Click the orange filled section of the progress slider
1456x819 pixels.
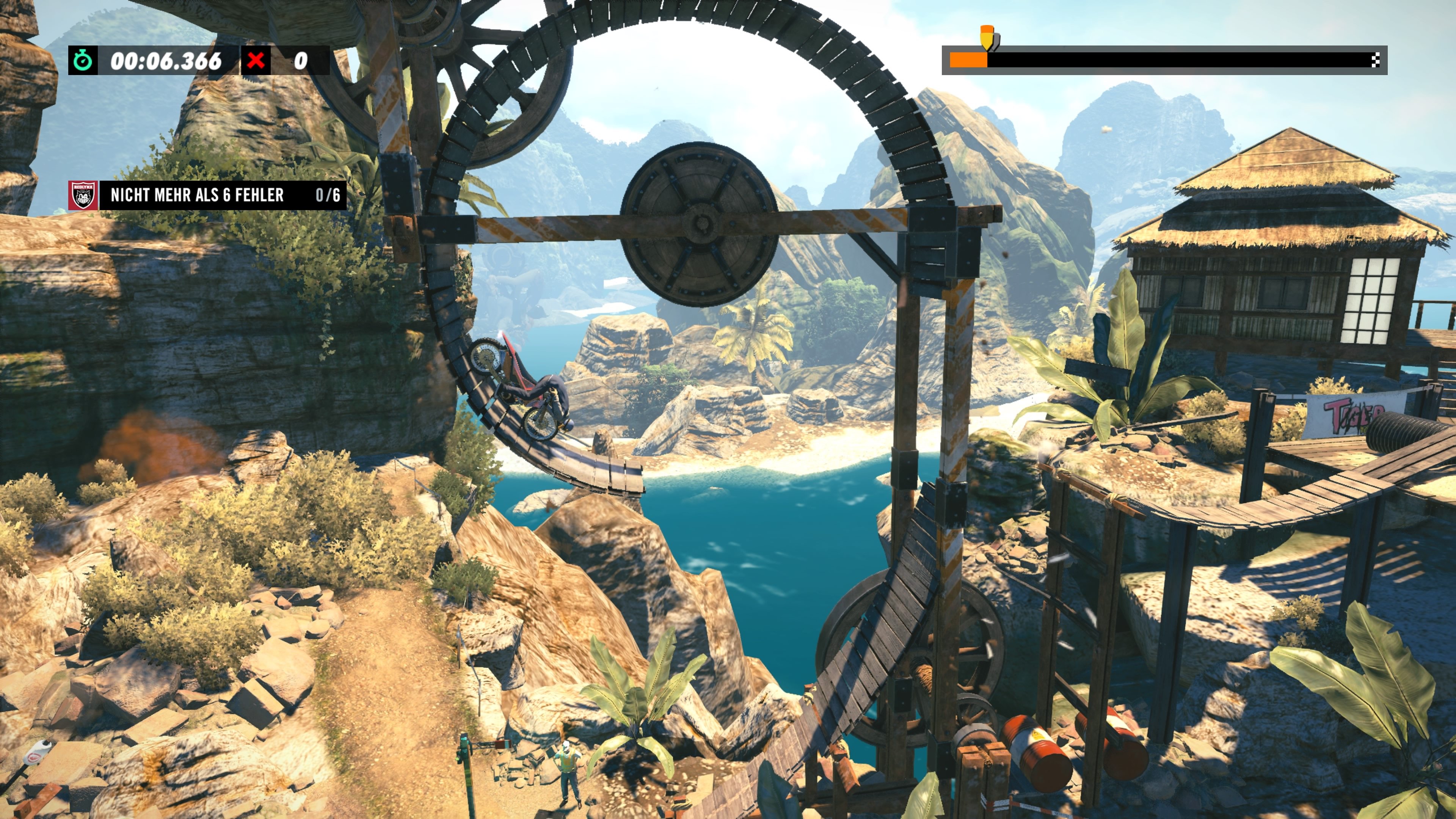(x=968, y=60)
